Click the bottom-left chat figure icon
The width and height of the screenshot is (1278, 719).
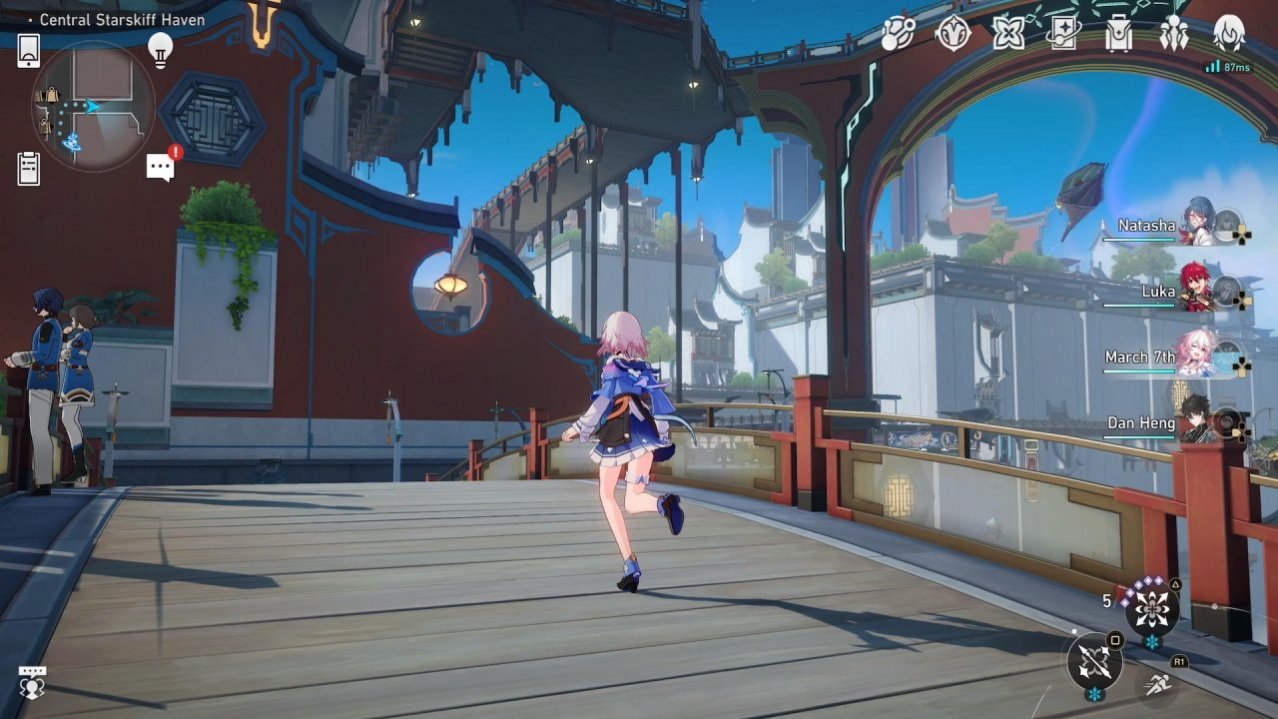[32, 683]
